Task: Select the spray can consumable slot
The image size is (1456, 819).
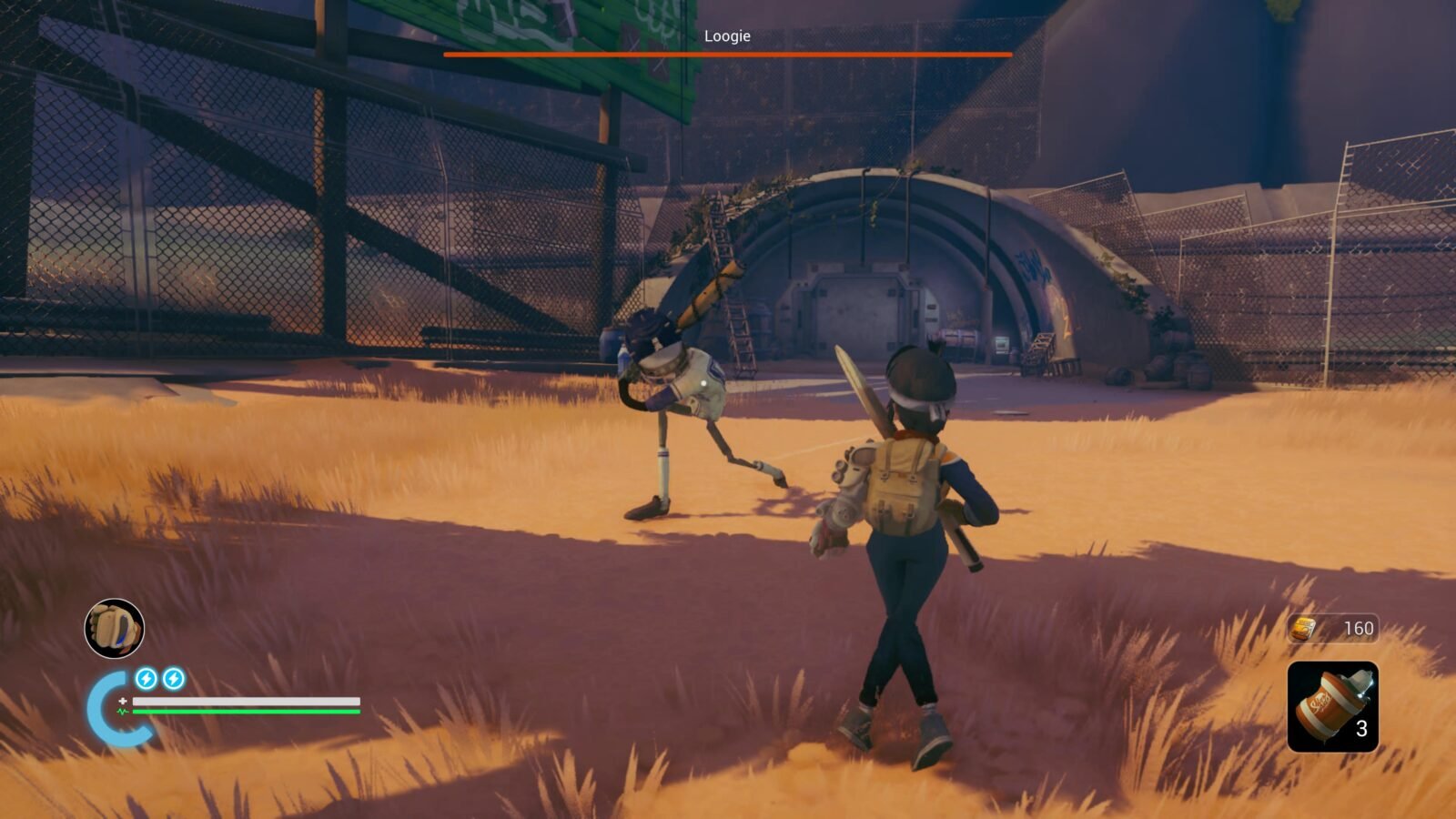Action: coord(1332,707)
